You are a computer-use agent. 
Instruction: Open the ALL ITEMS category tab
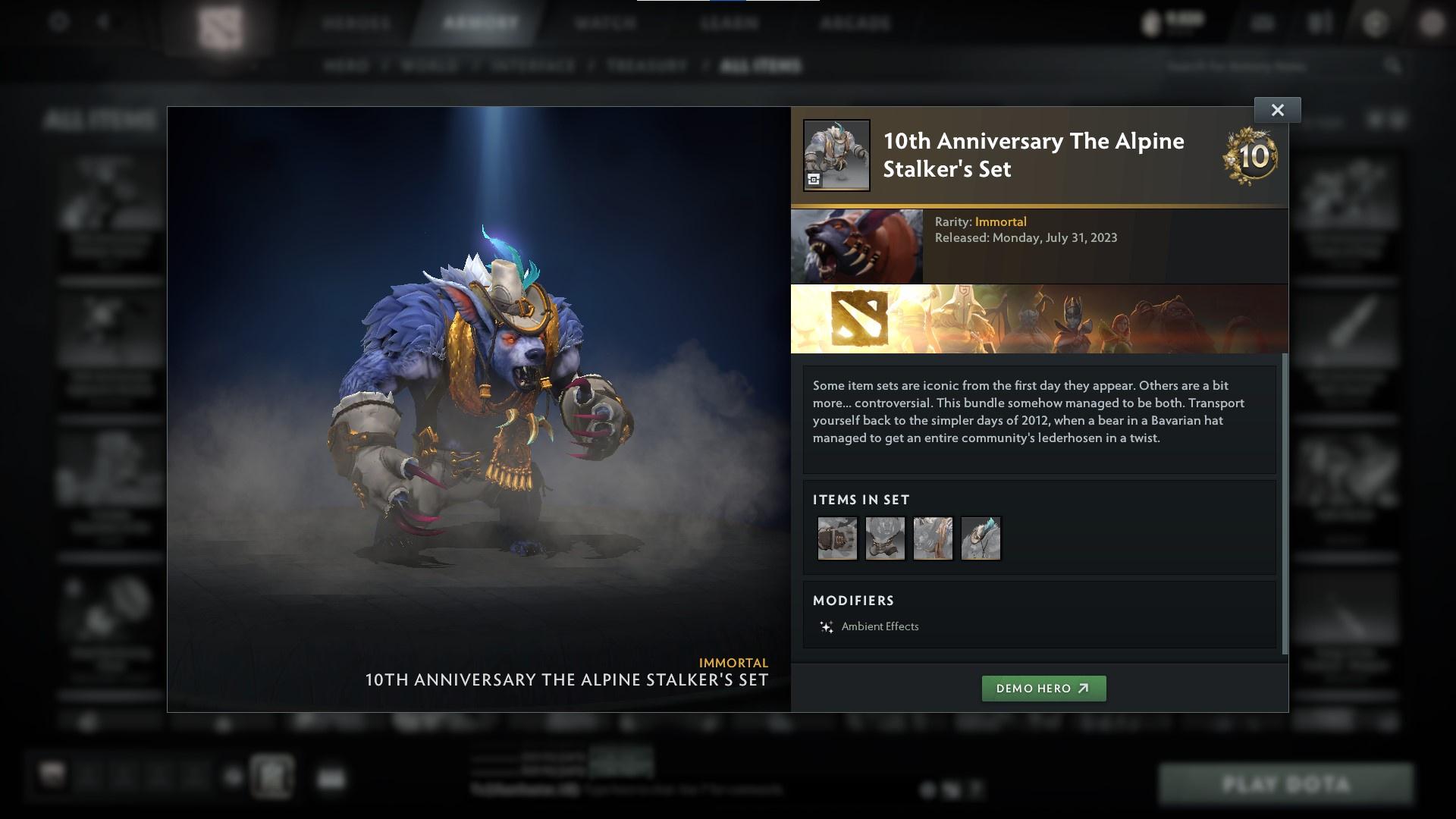(x=761, y=65)
